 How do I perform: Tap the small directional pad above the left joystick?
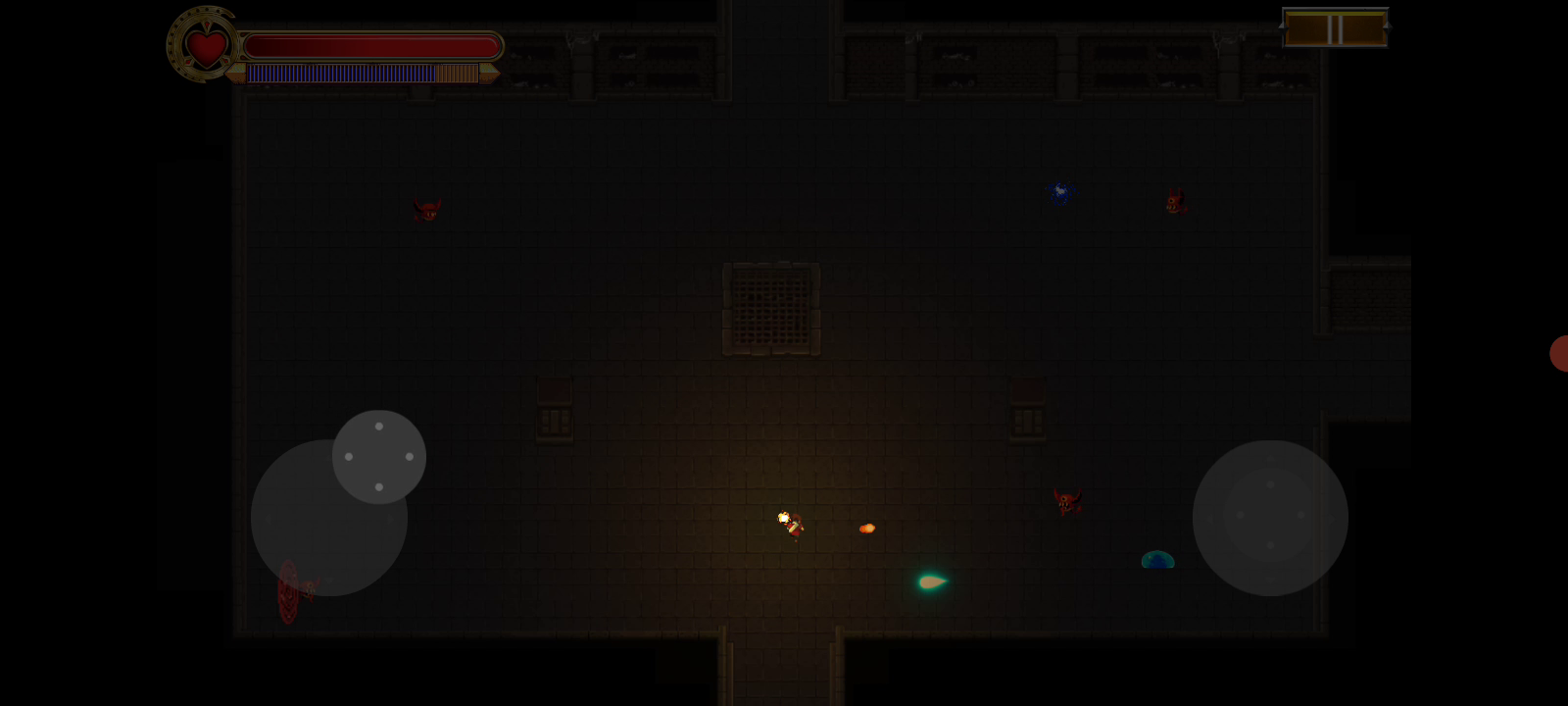tap(379, 455)
